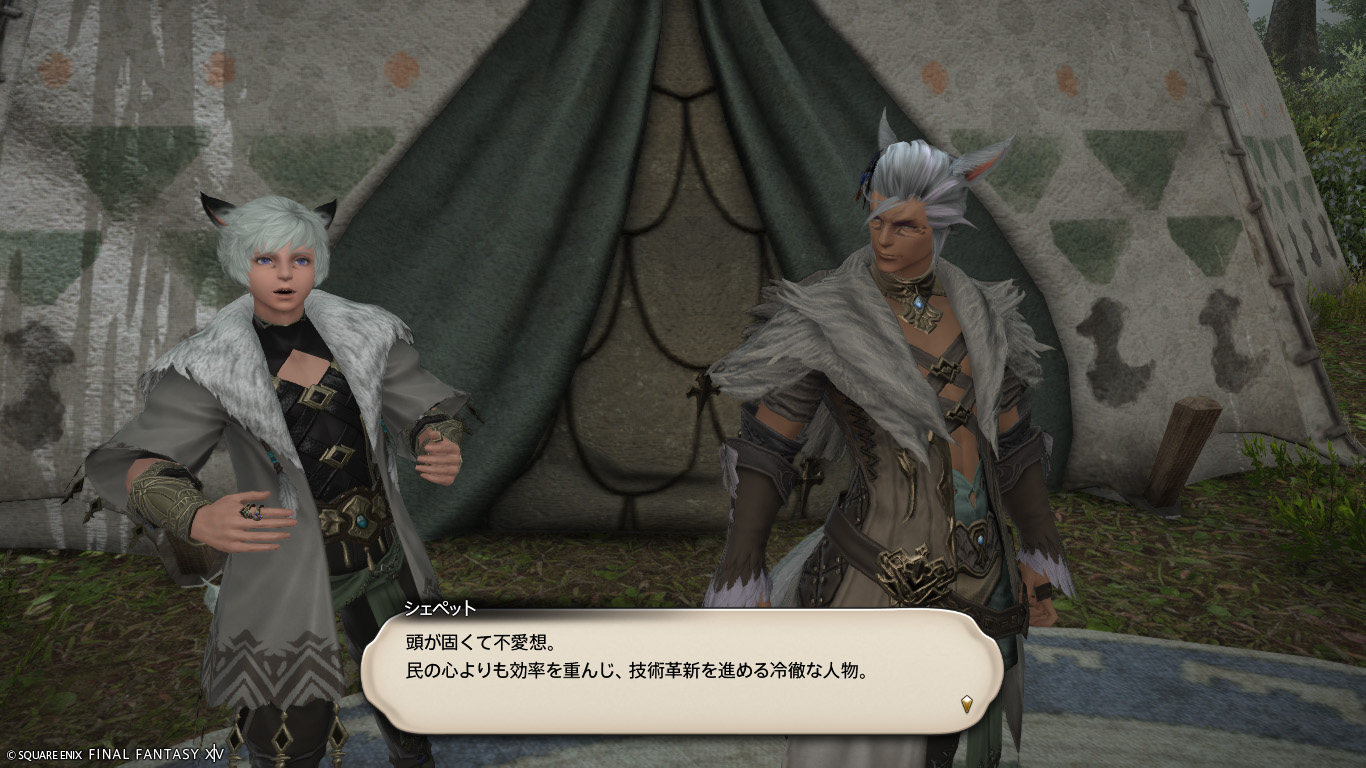Click the yellow continue arrow in the dialogue box
The height and width of the screenshot is (768, 1366).
point(967,704)
